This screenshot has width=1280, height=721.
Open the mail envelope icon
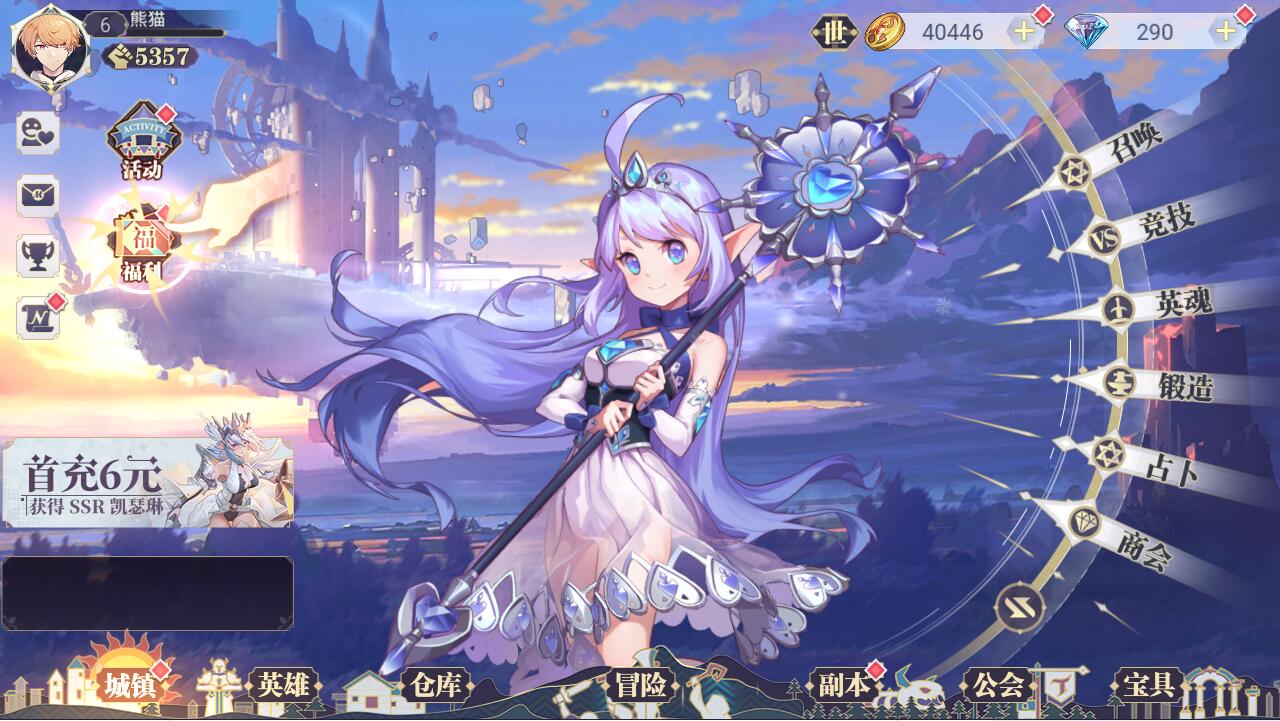click(x=38, y=194)
